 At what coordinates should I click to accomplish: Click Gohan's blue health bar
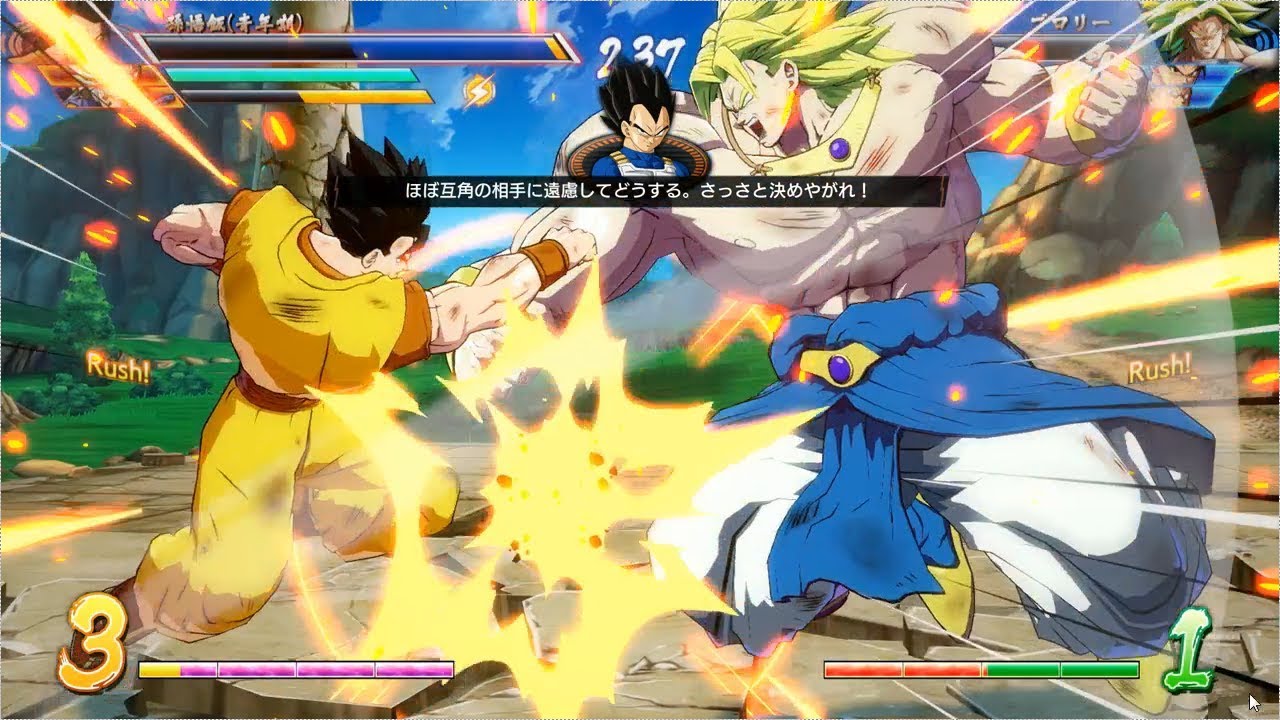click(x=450, y=48)
